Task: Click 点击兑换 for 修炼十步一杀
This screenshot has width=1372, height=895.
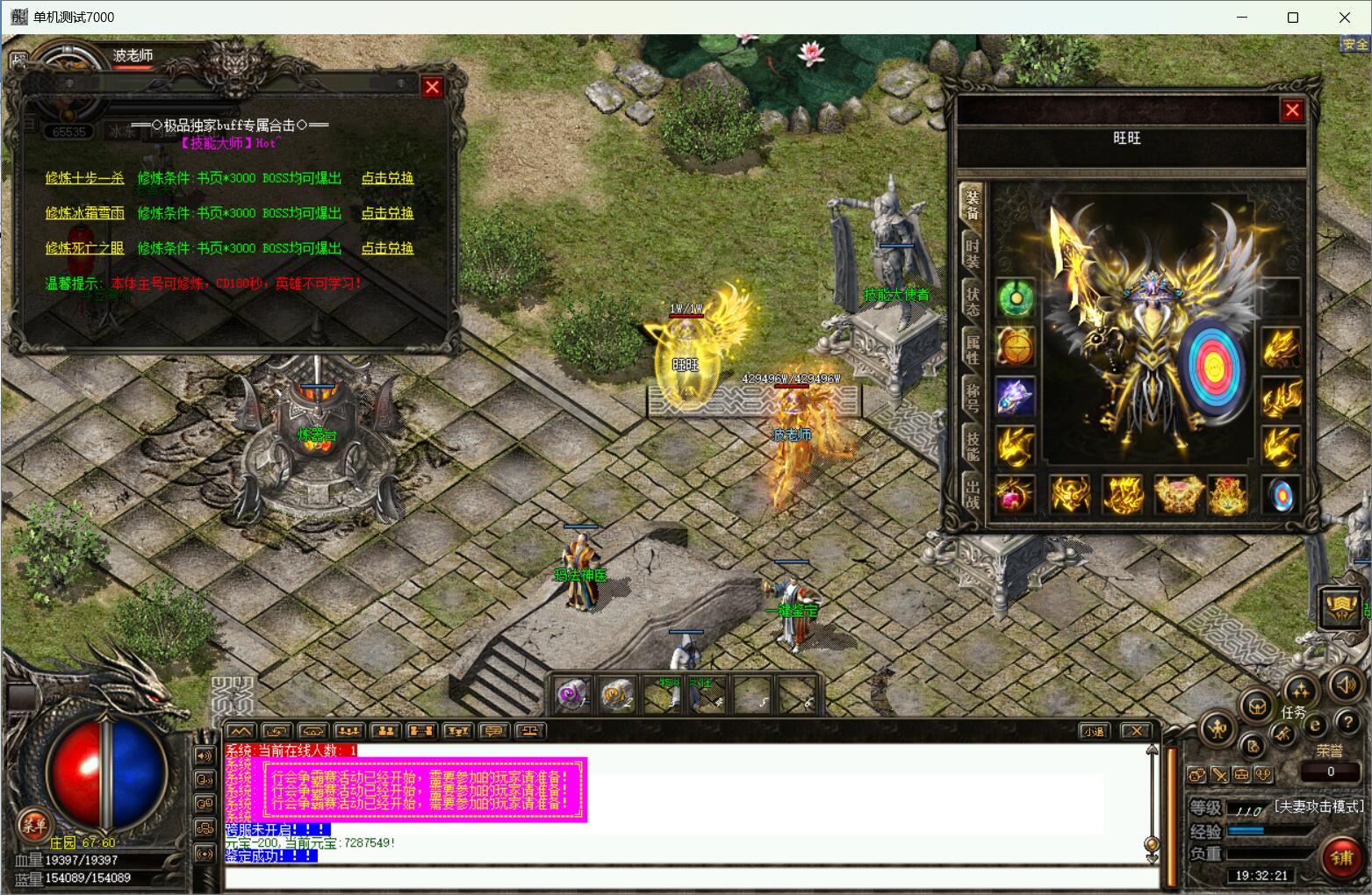Action: click(x=387, y=178)
